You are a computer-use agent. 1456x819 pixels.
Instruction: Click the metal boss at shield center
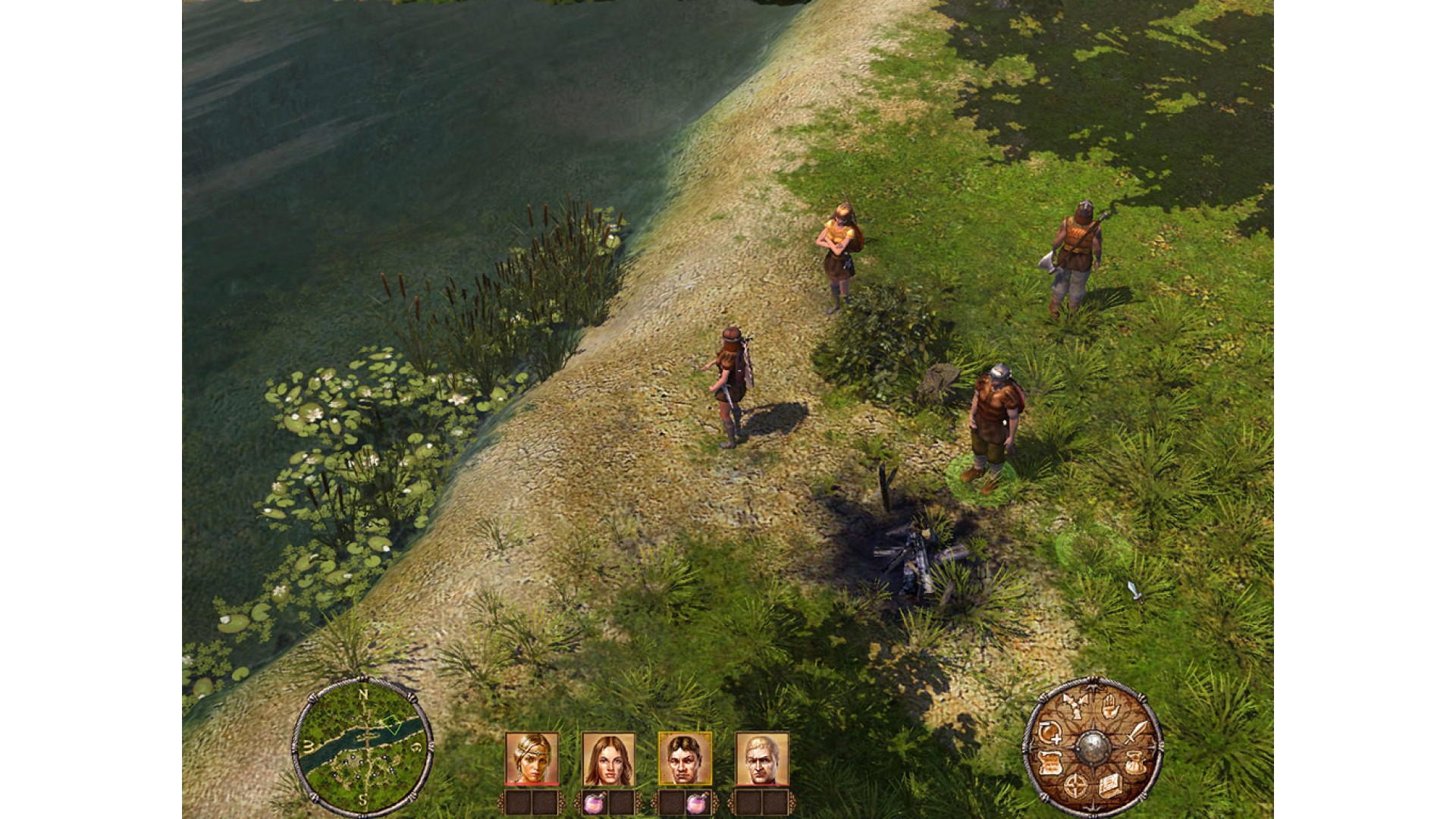(1092, 747)
